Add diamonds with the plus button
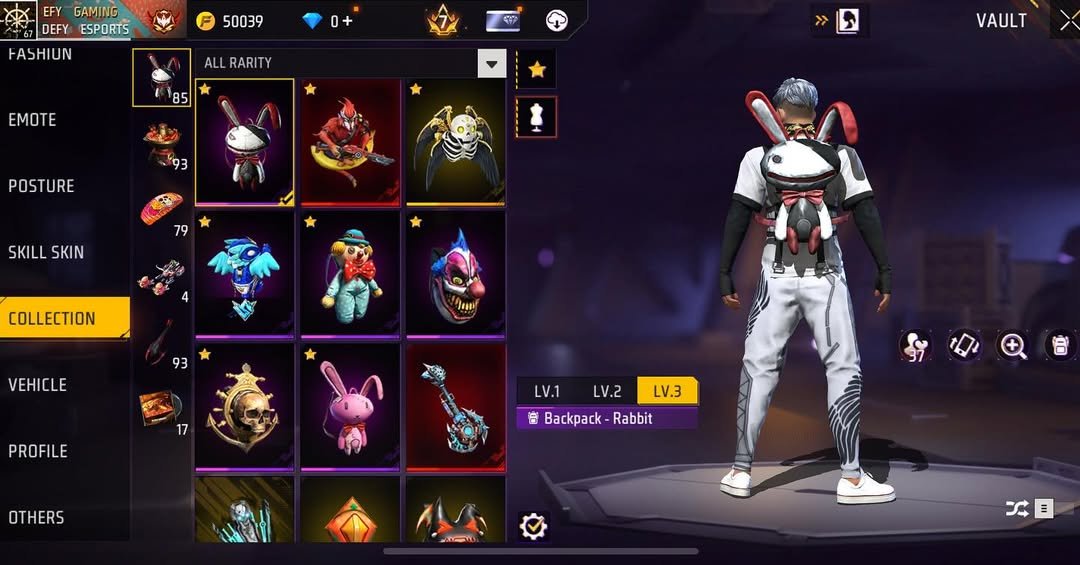Image resolution: width=1080 pixels, height=565 pixels. tap(347, 21)
